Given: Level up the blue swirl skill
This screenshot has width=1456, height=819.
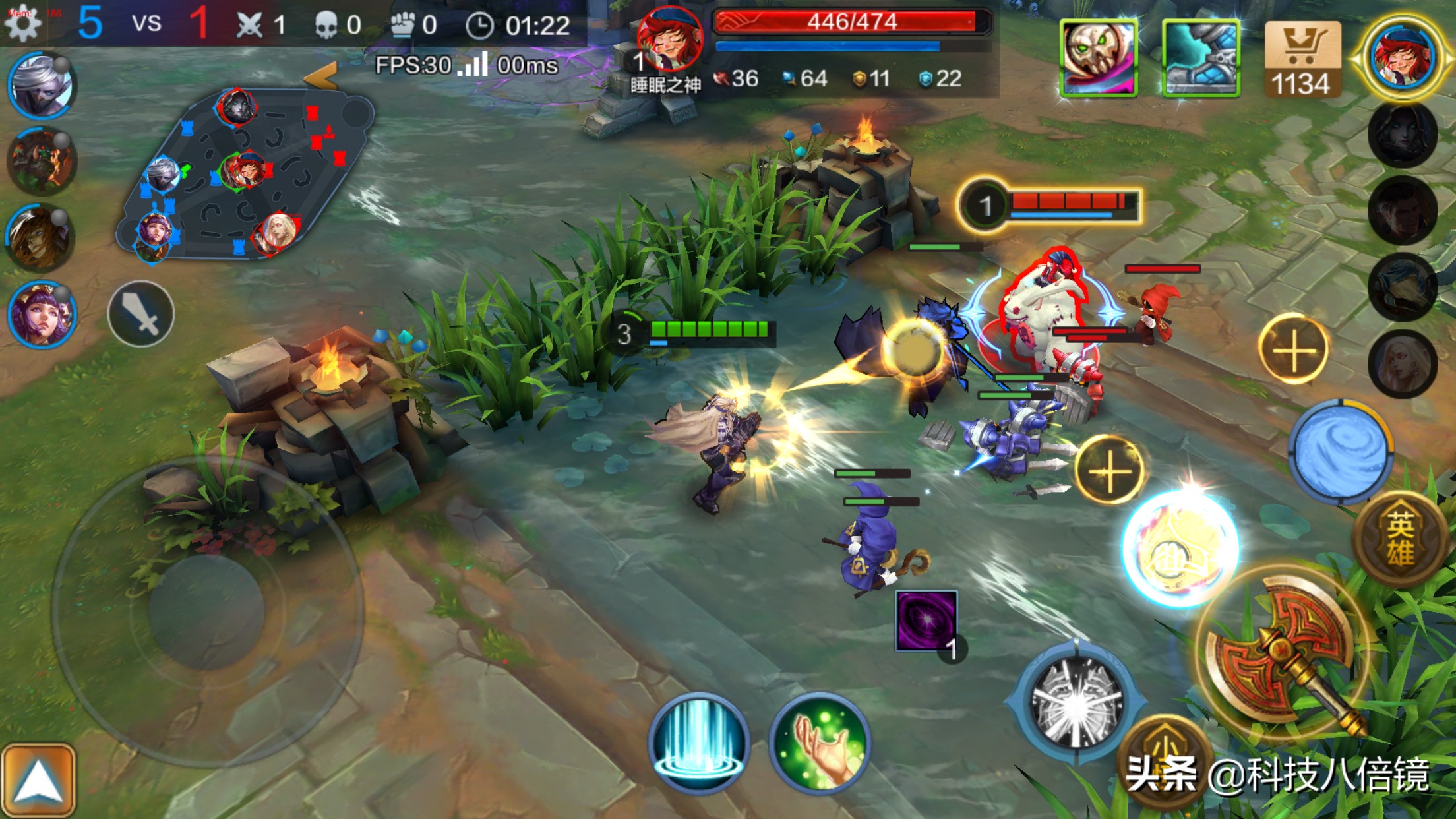Looking at the screenshot, I should [x=1294, y=349].
